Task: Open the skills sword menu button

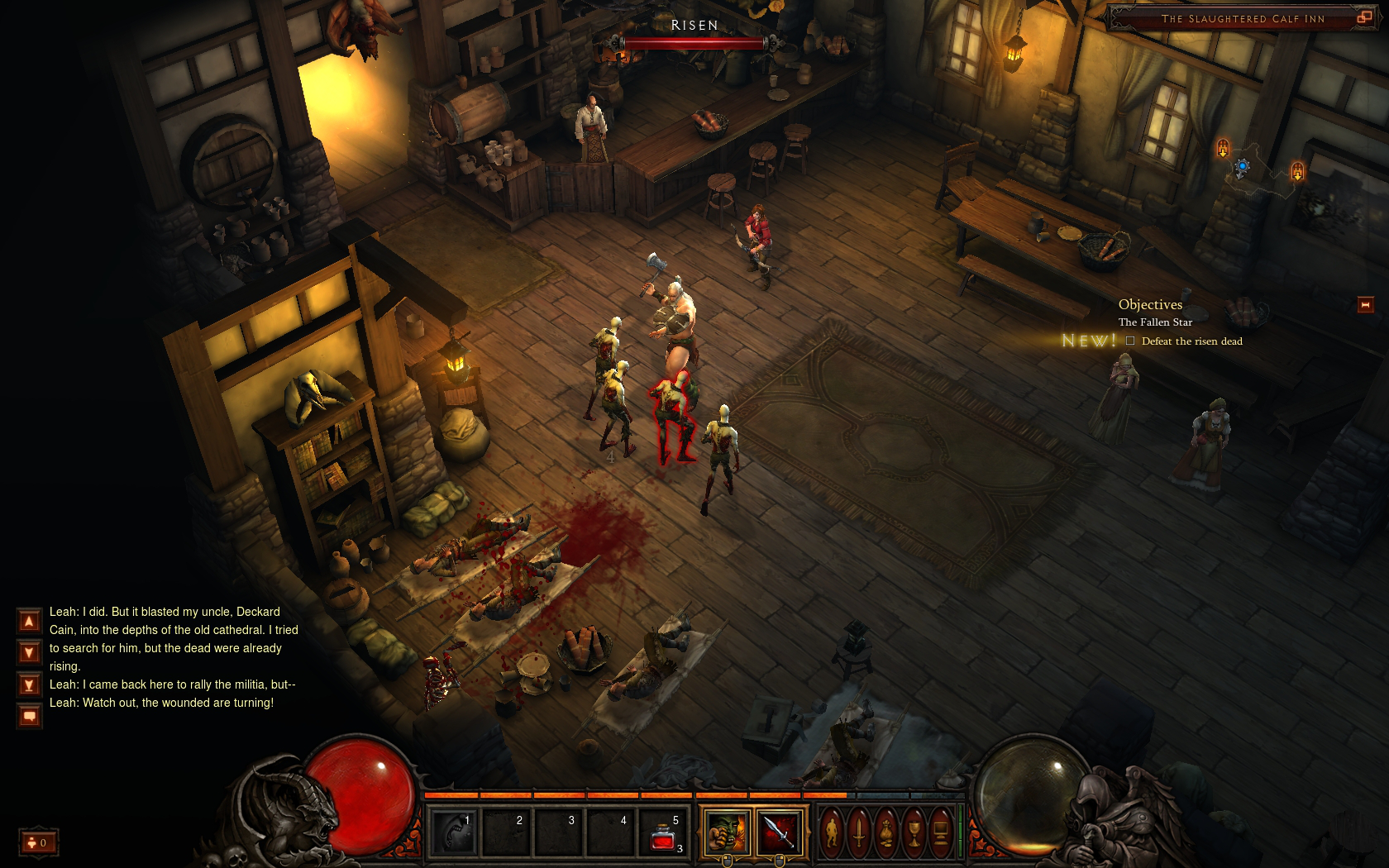Action: 859,832
